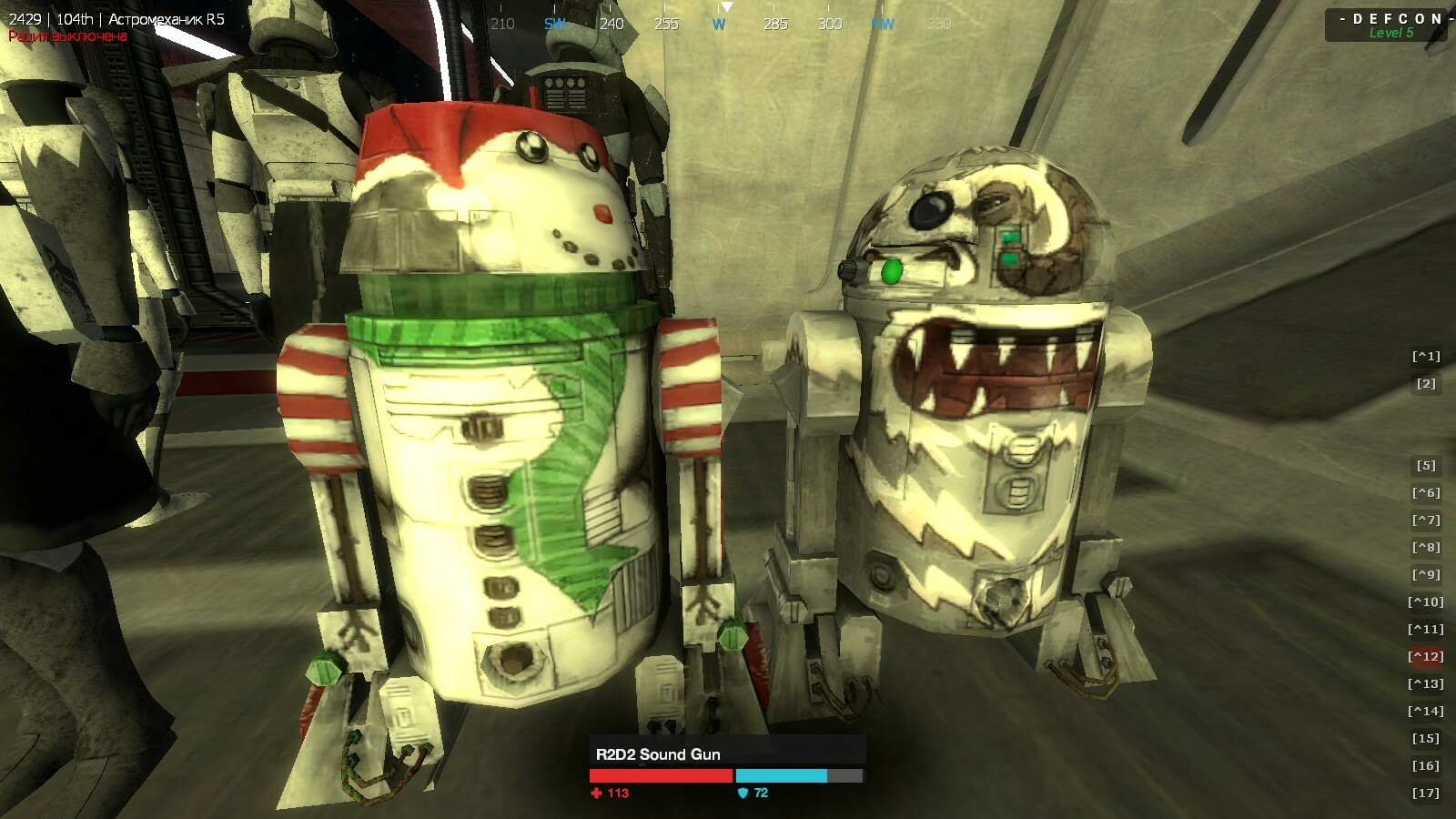The image size is (1456, 819).
Task: Choose slot [2] from the side list
Action: [x=1426, y=384]
